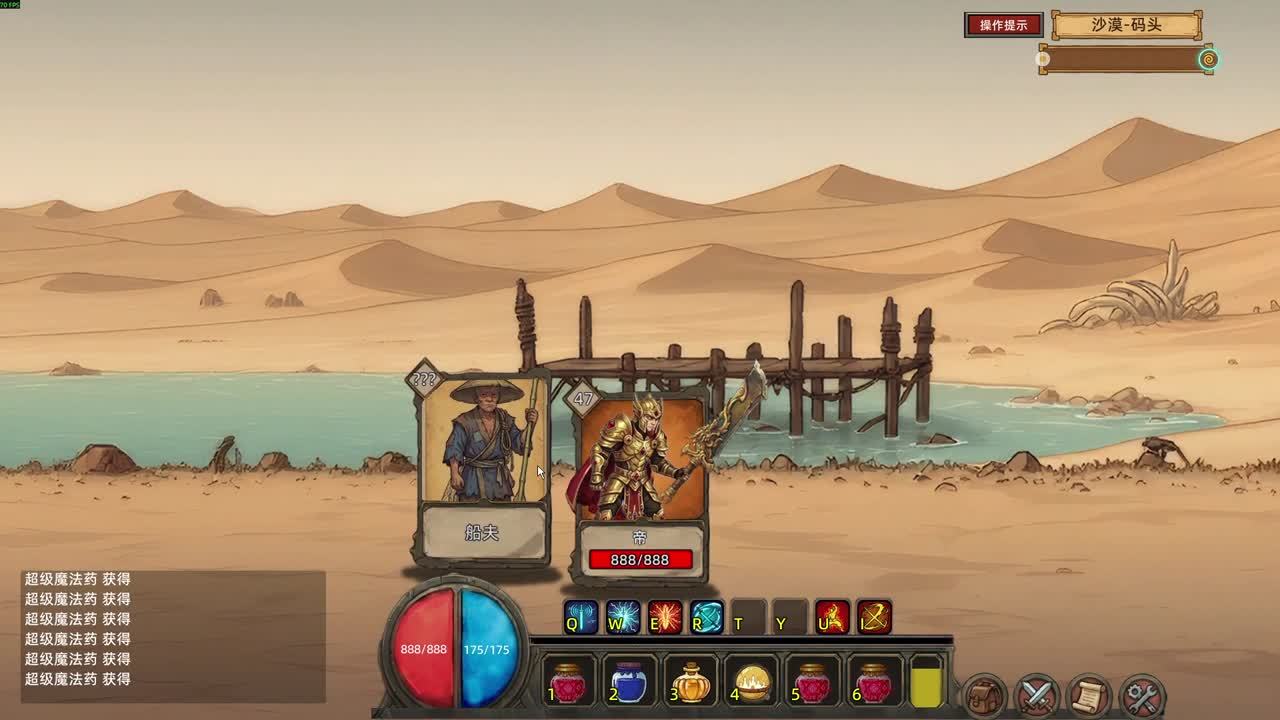Open the 操作提示 controls hint button
The height and width of the screenshot is (720, 1280).
[1003, 25]
